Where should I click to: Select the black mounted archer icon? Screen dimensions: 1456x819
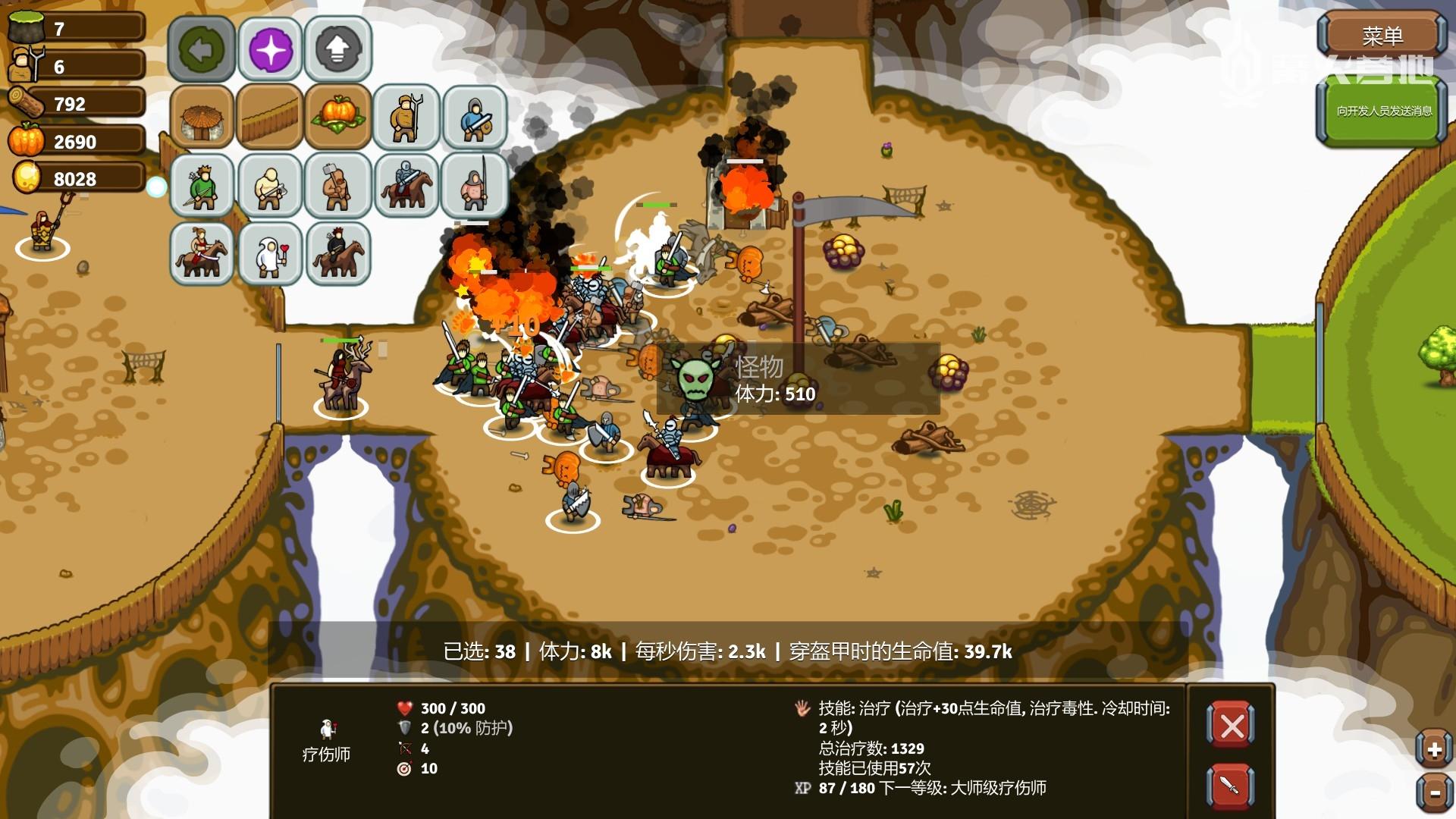coord(337,253)
